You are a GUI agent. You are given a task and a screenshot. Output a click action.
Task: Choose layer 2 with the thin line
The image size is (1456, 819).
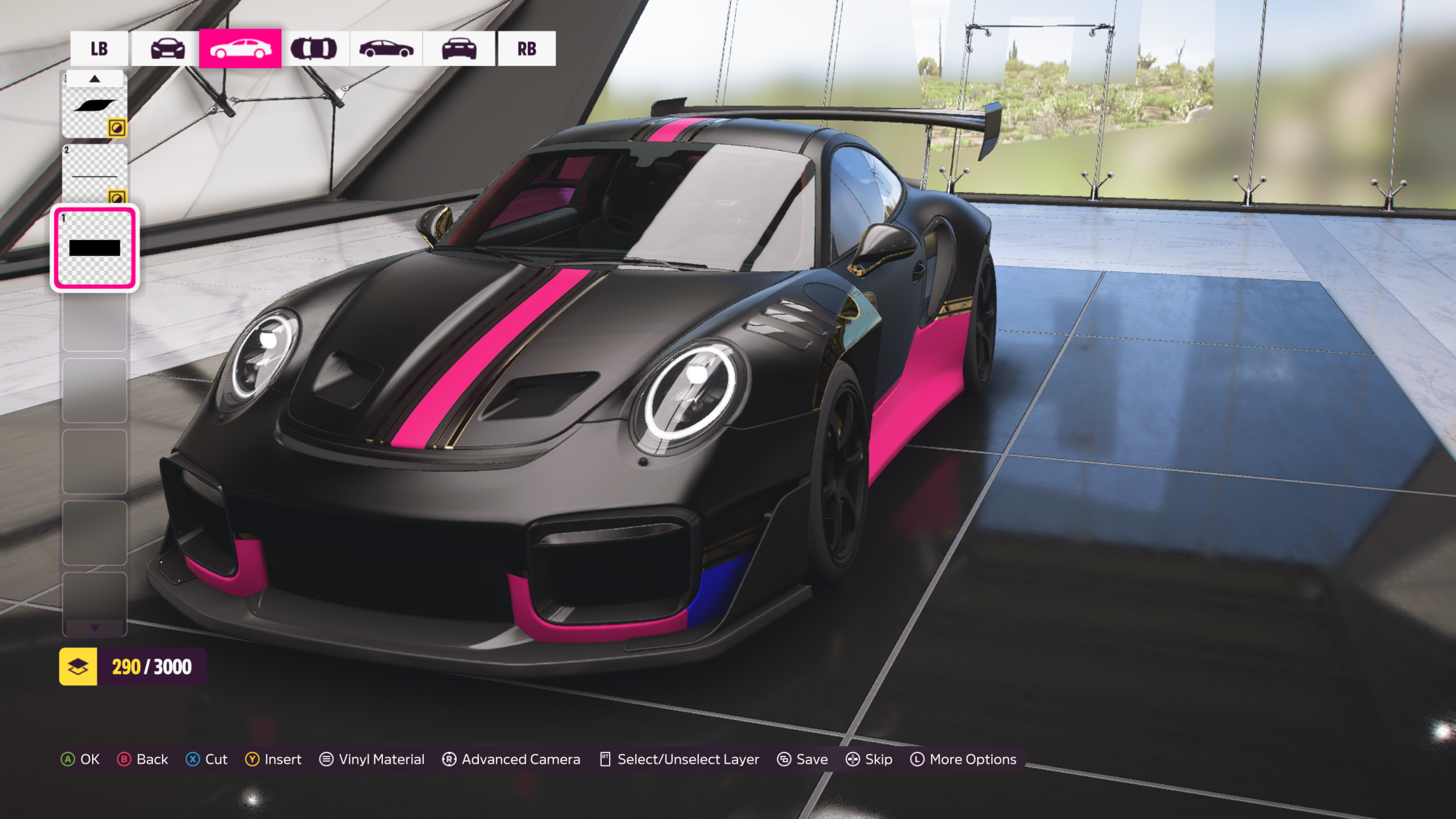94,173
